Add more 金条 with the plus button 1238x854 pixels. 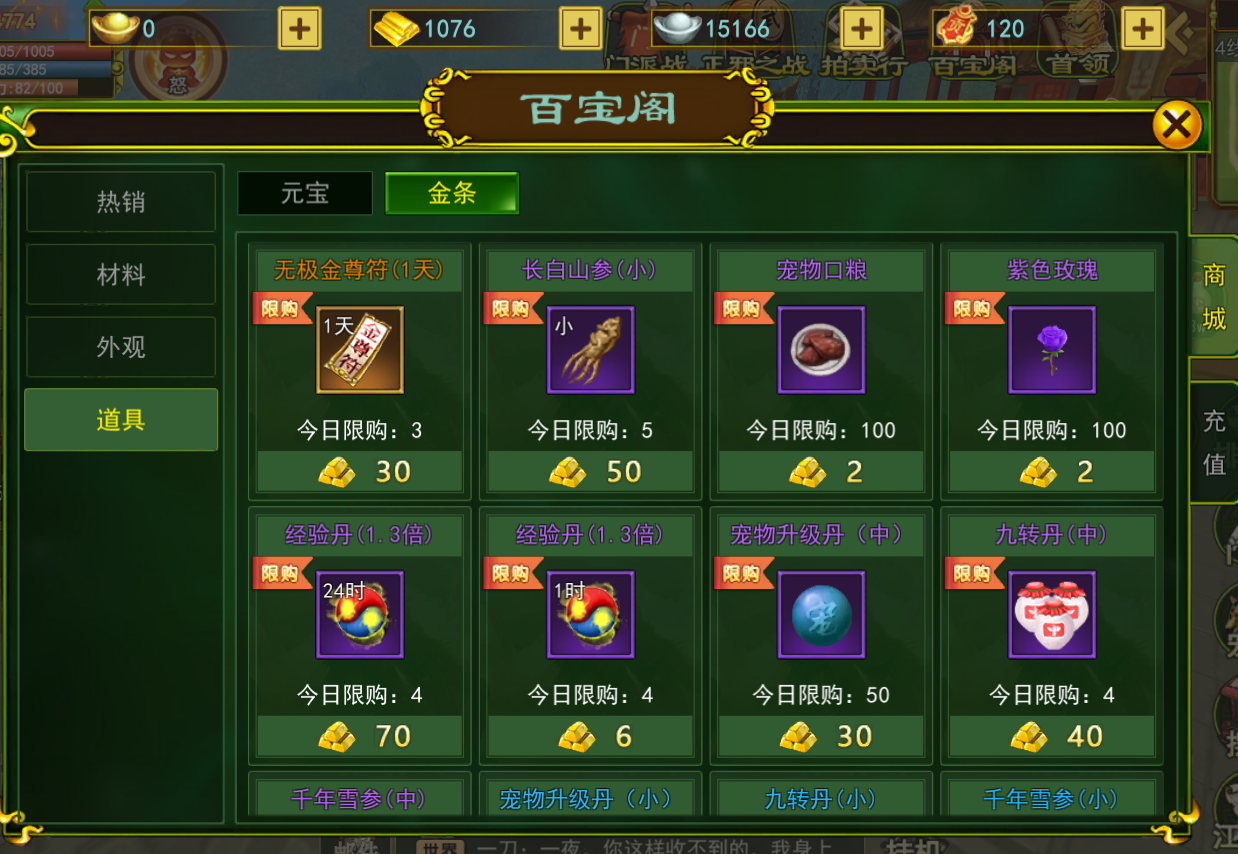[x=580, y=28]
